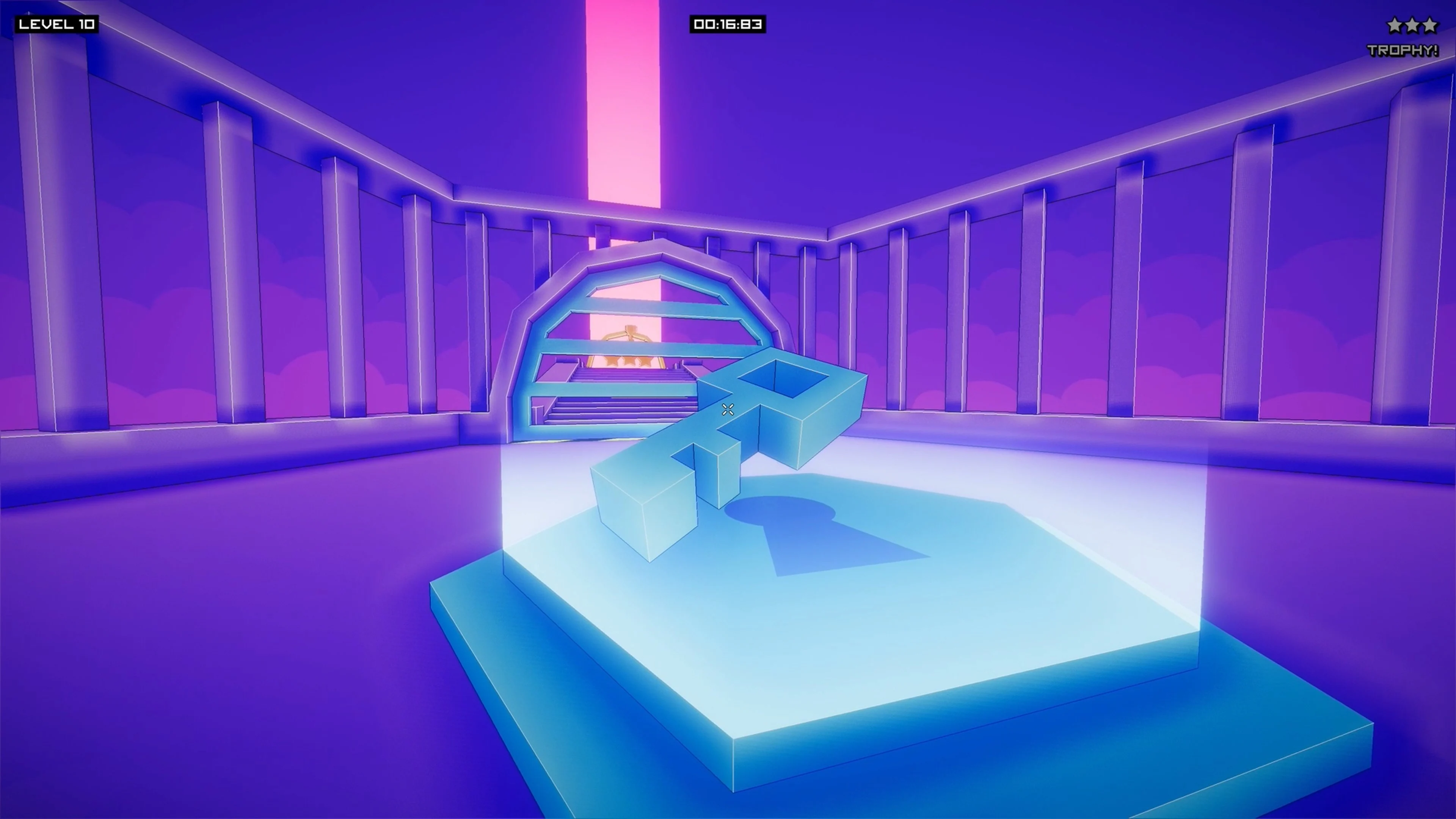Click the crosshair reticle at screen center
The image size is (1456, 819).
728,410
